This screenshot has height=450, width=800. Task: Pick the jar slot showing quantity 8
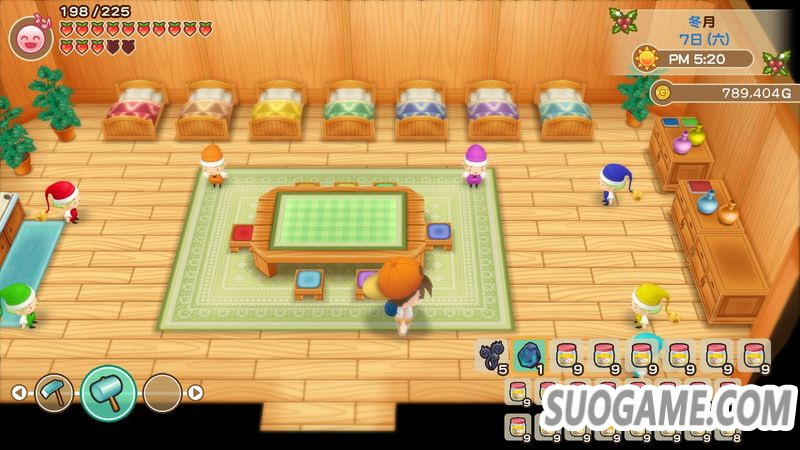(x=727, y=427)
